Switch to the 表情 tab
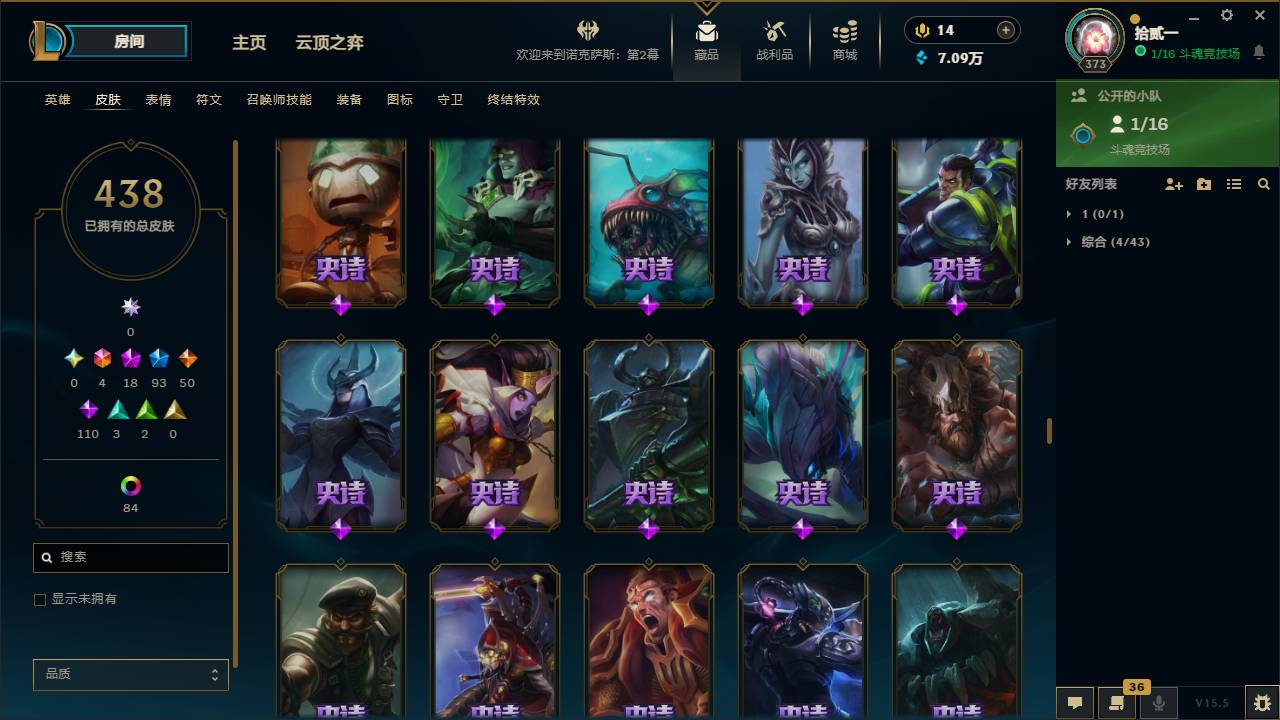 (x=159, y=100)
